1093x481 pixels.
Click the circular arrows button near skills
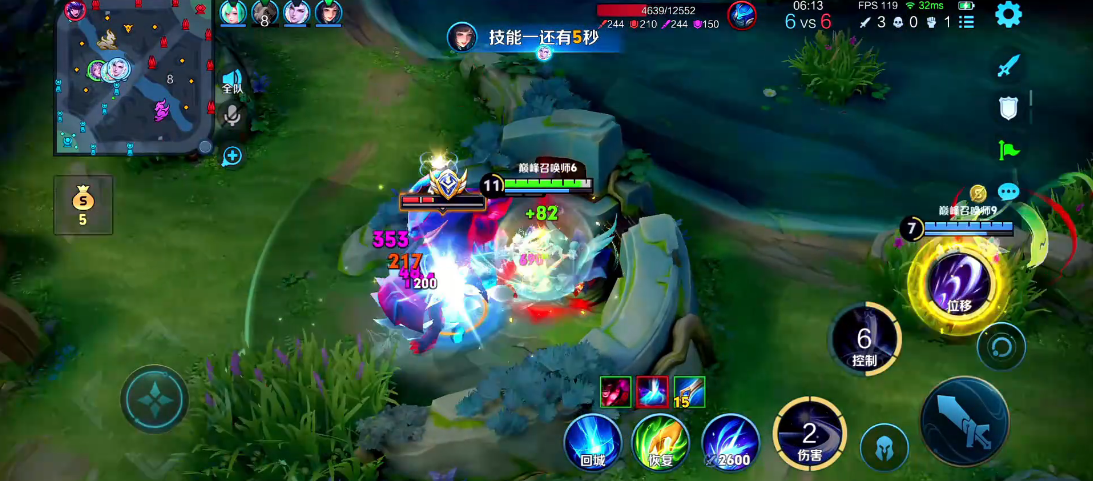pos(1001,346)
